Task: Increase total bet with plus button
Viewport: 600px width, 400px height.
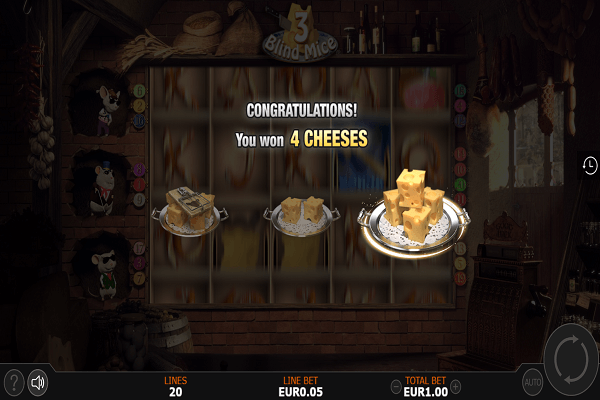Action: [x=456, y=386]
